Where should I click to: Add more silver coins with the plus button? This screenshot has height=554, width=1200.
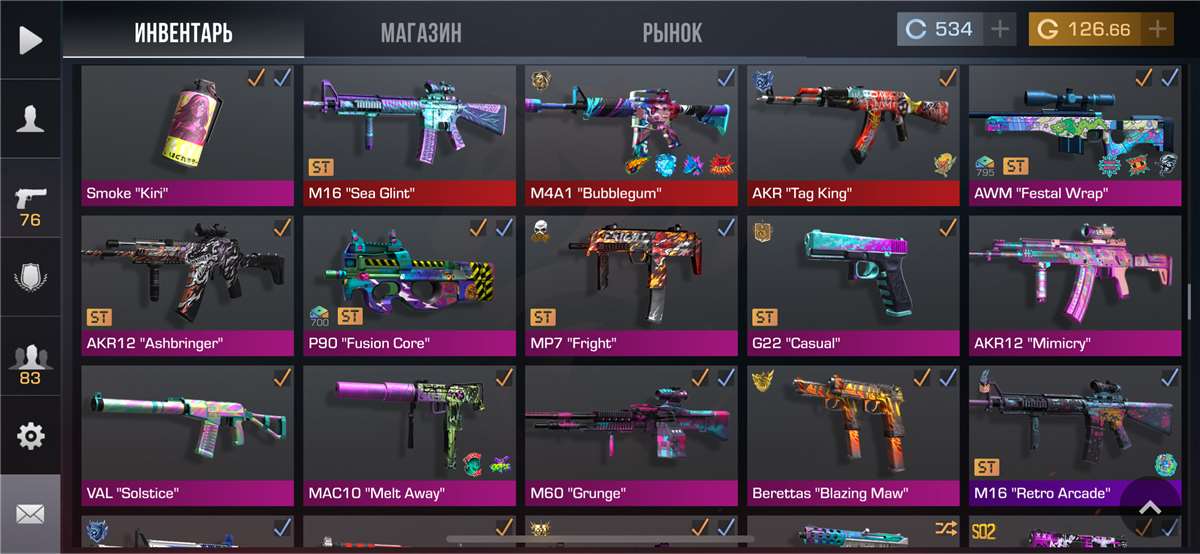pos(1000,29)
